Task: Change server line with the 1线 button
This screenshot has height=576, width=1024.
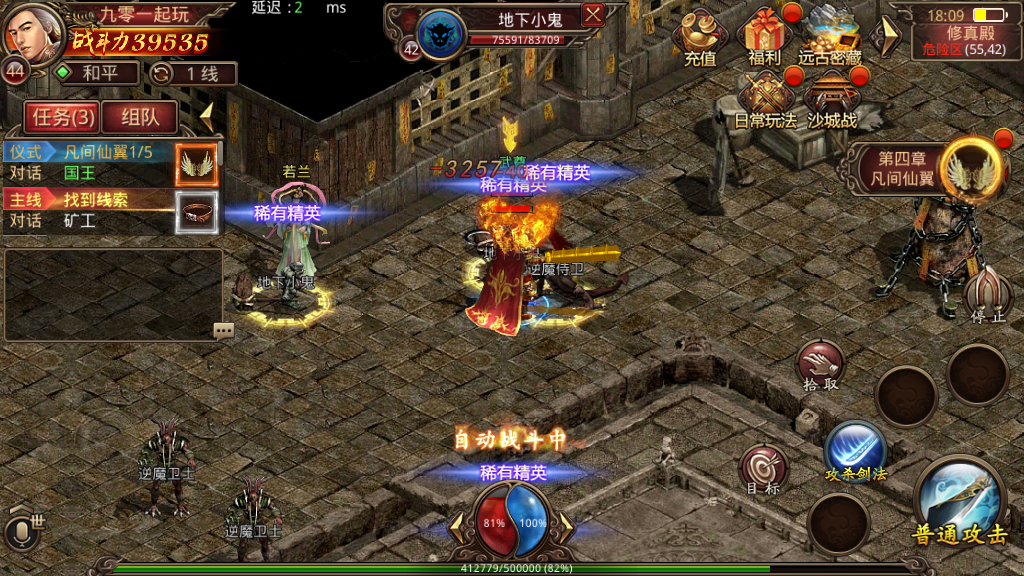Action: pos(193,73)
